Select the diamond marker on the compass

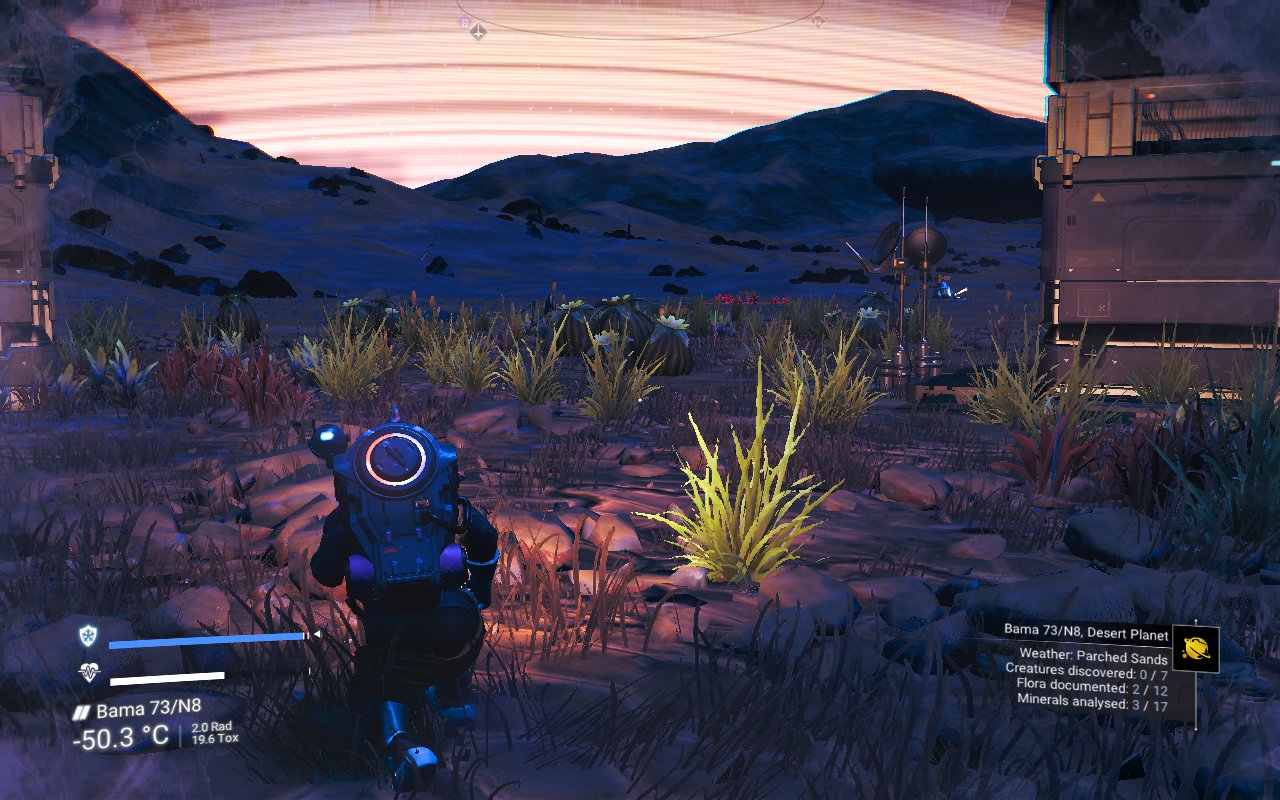[479, 33]
